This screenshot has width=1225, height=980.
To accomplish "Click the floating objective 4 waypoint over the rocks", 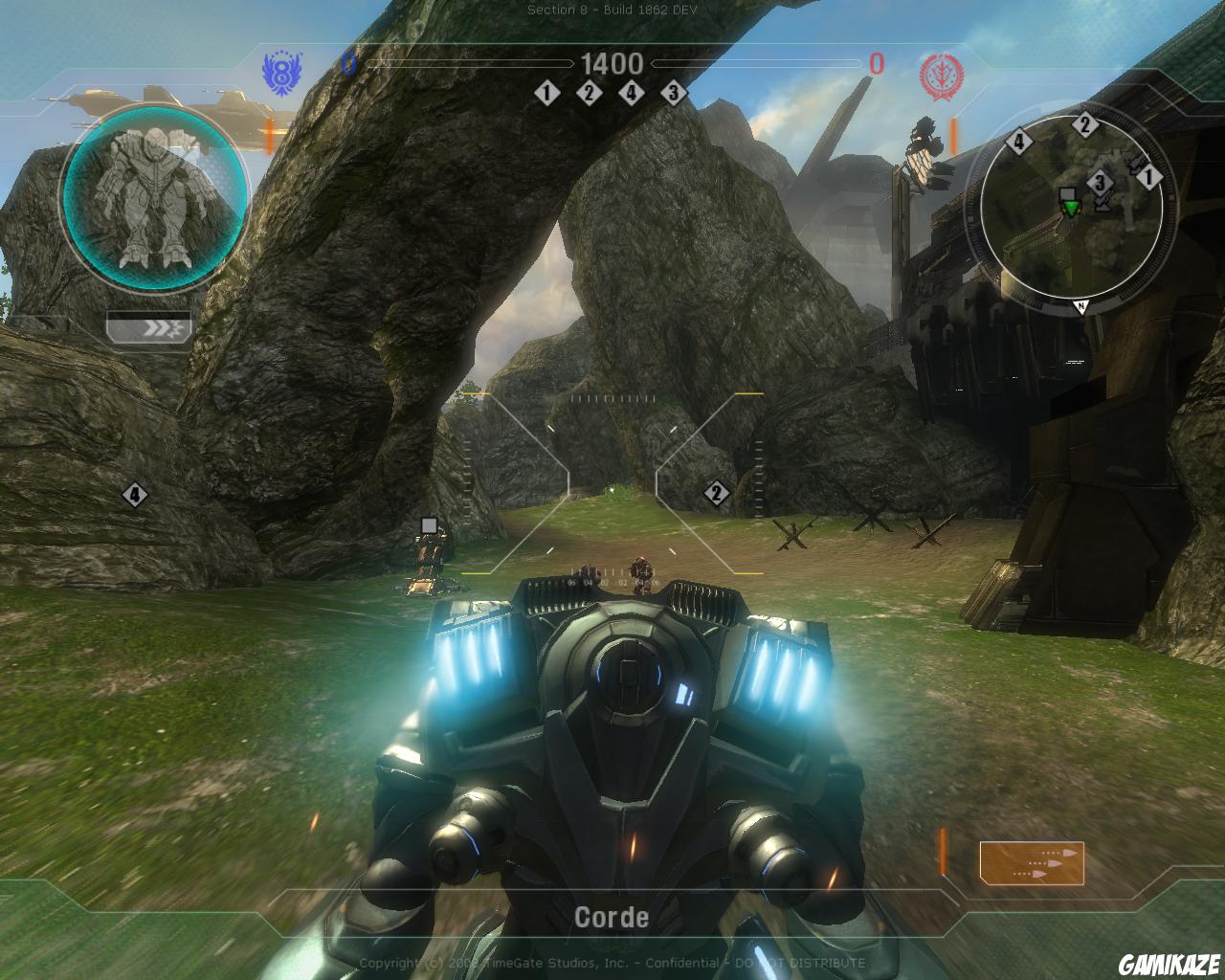I will (x=135, y=495).
